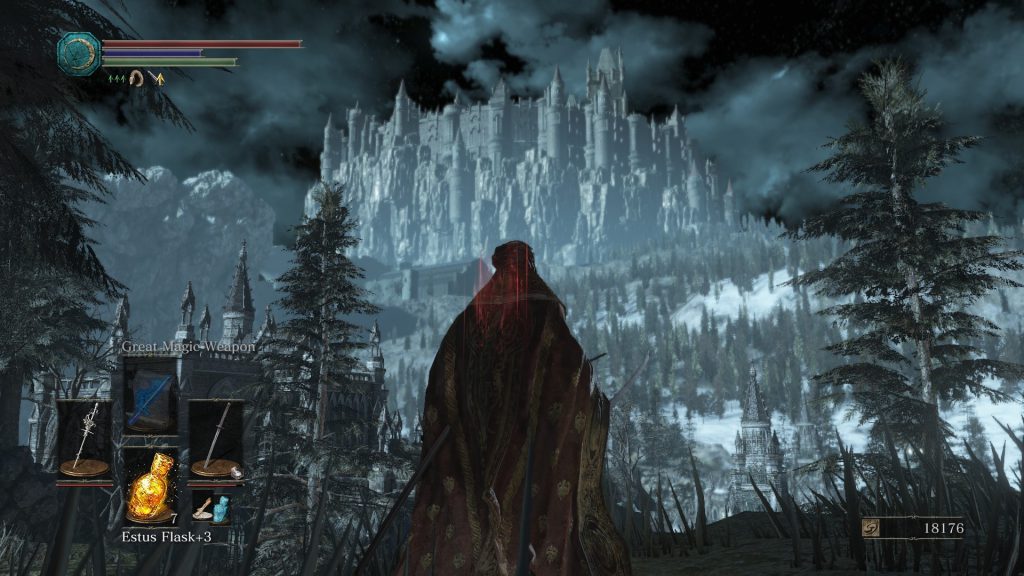1024x576 pixels.
Task: Select the right-hand katana weapon slot
Action: point(216,438)
